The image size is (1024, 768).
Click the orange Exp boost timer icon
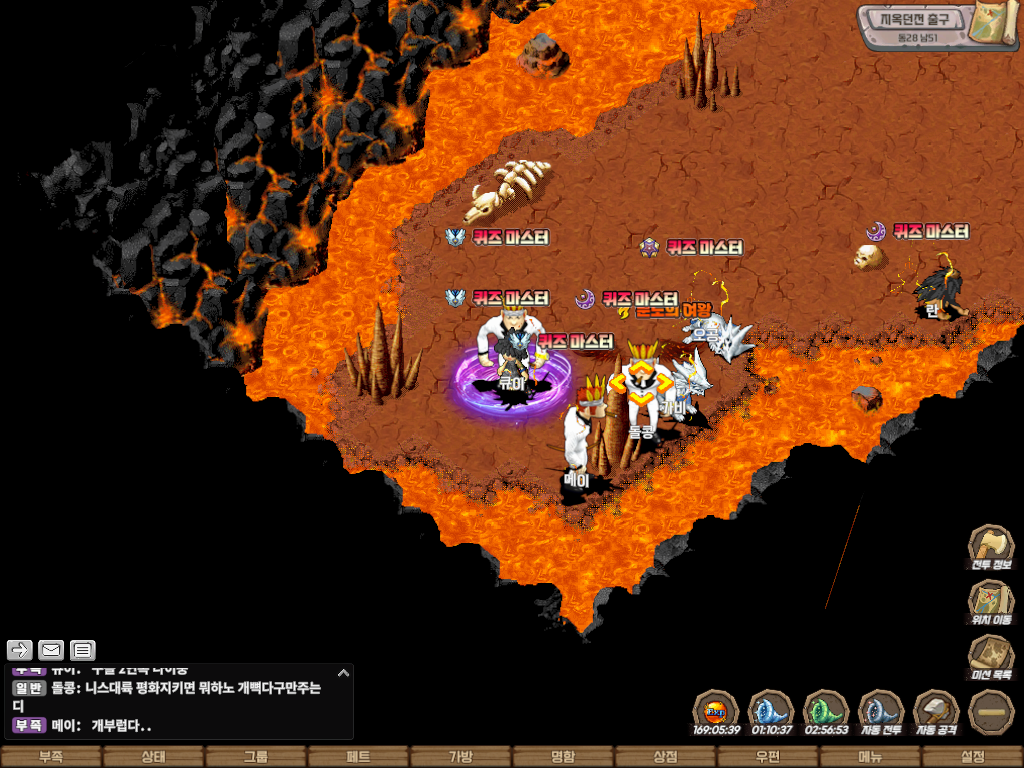coord(715,712)
